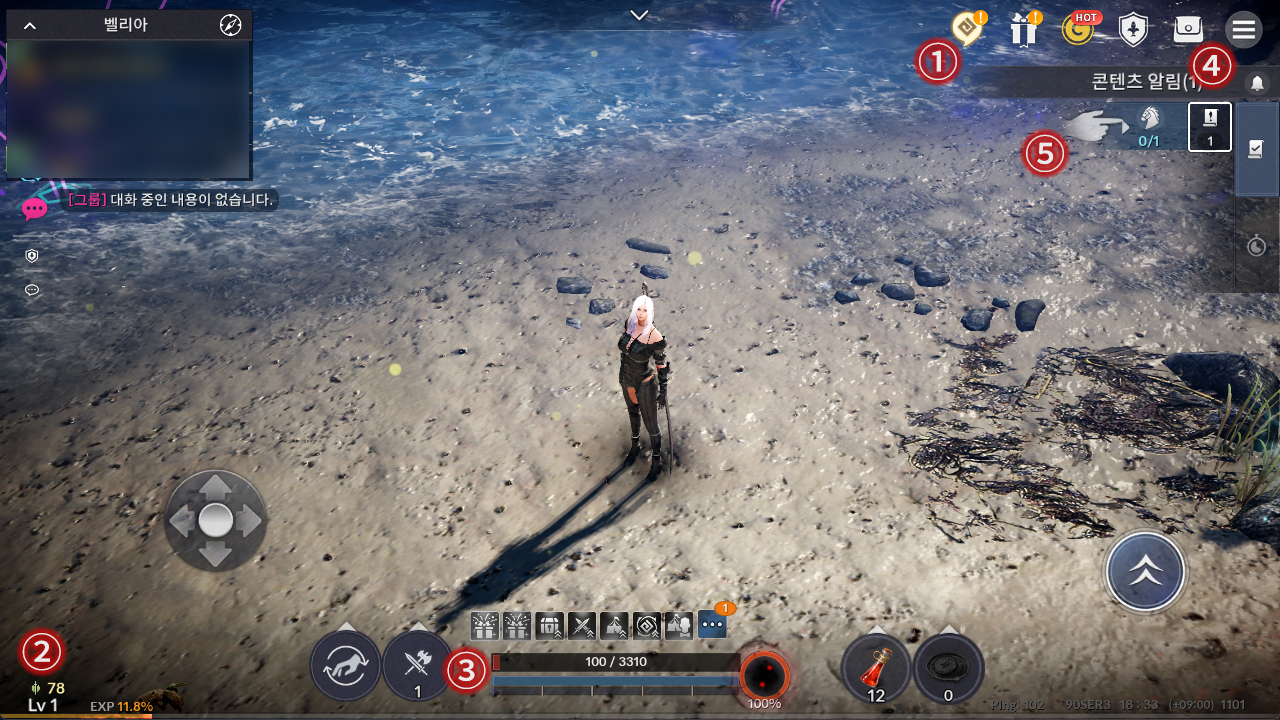Tap the crossed sword and axe button

pyautogui.click(x=417, y=665)
